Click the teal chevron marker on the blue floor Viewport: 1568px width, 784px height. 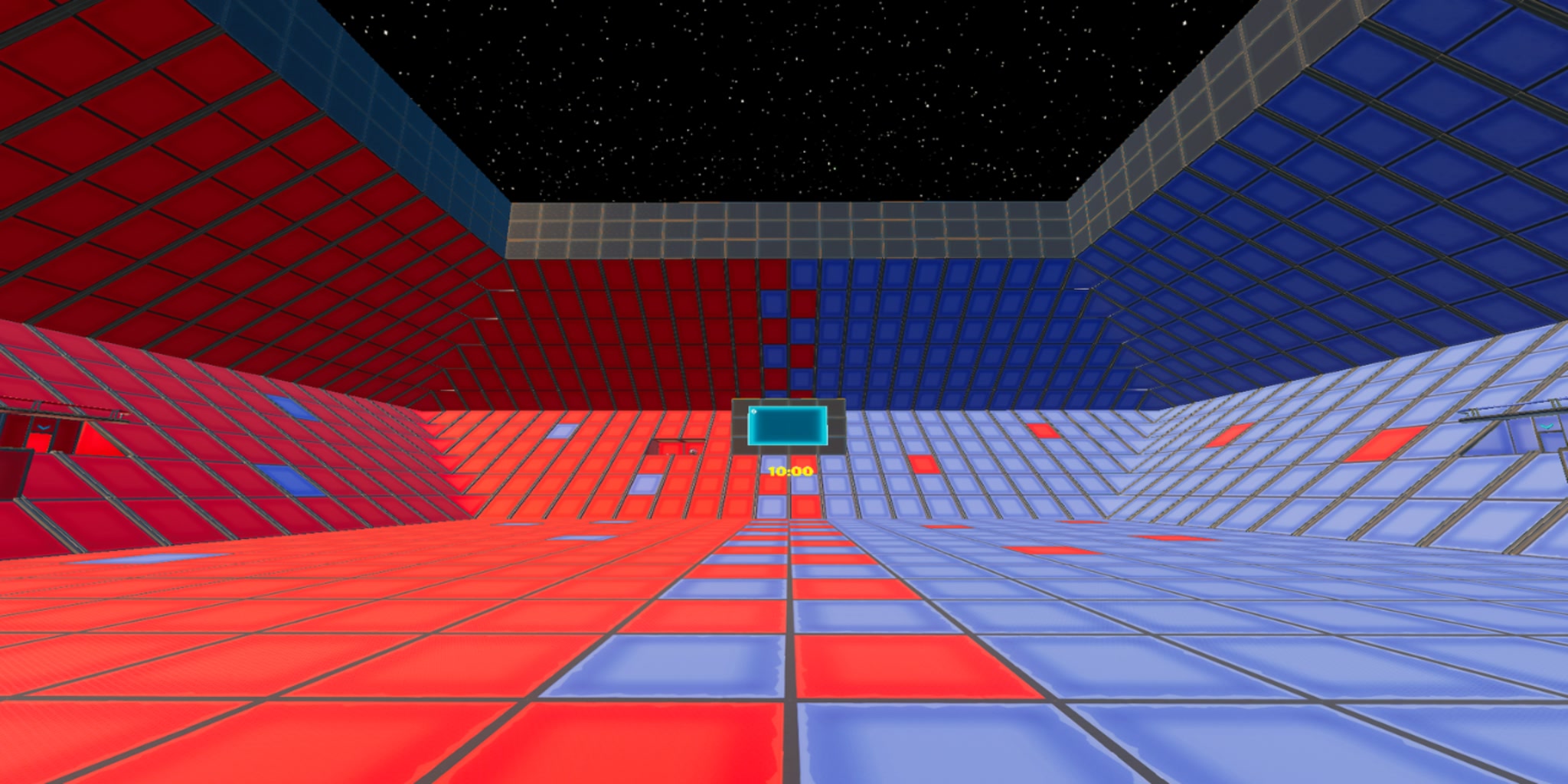1546,426
